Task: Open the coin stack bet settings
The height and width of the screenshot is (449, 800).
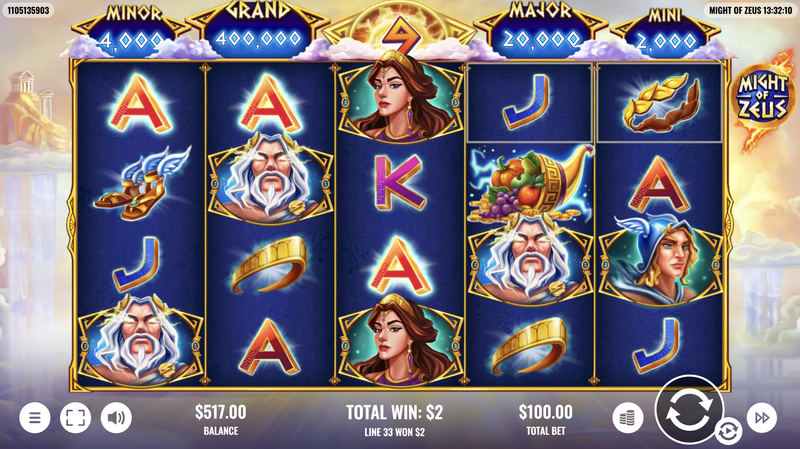Action: point(627,417)
